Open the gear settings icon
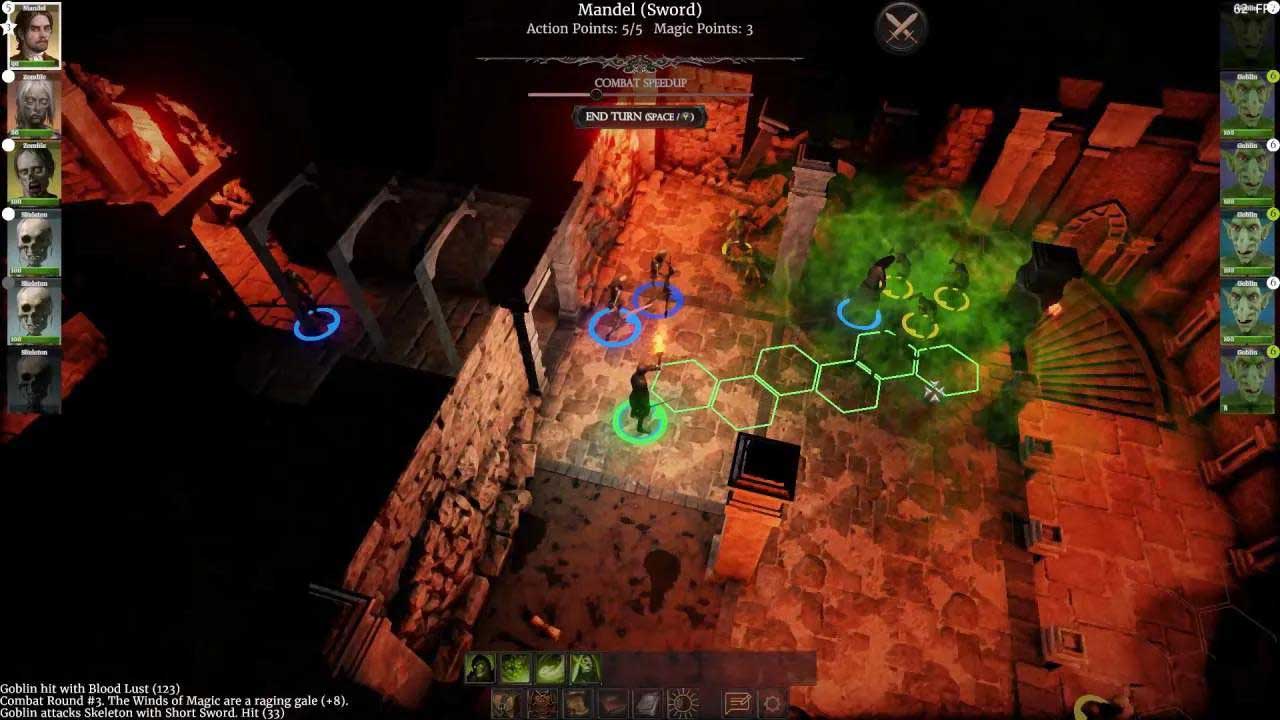The height and width of the screenshot is (720, 1280). (772, 704)
